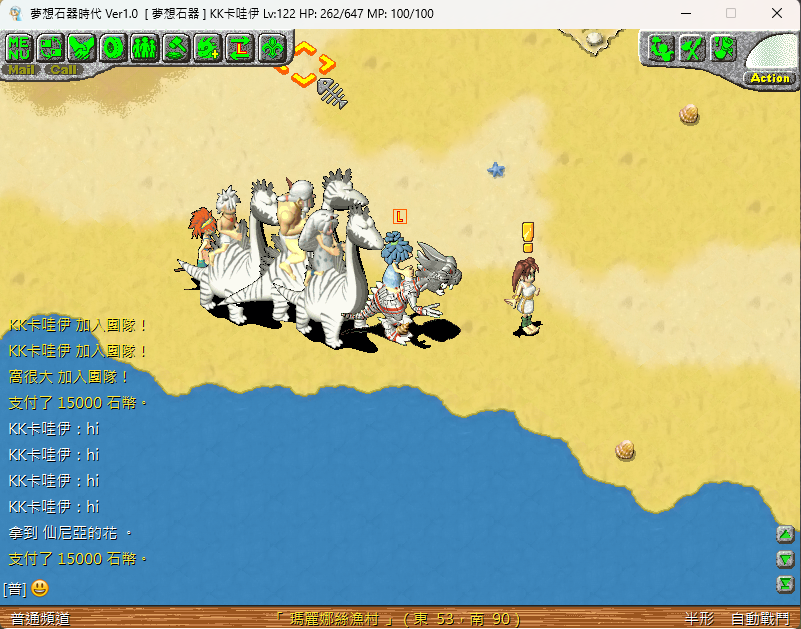Image resolution: width=801 pixels, height=629 pixels.
Task: Open the MENU button
Action: pos(20,47)
